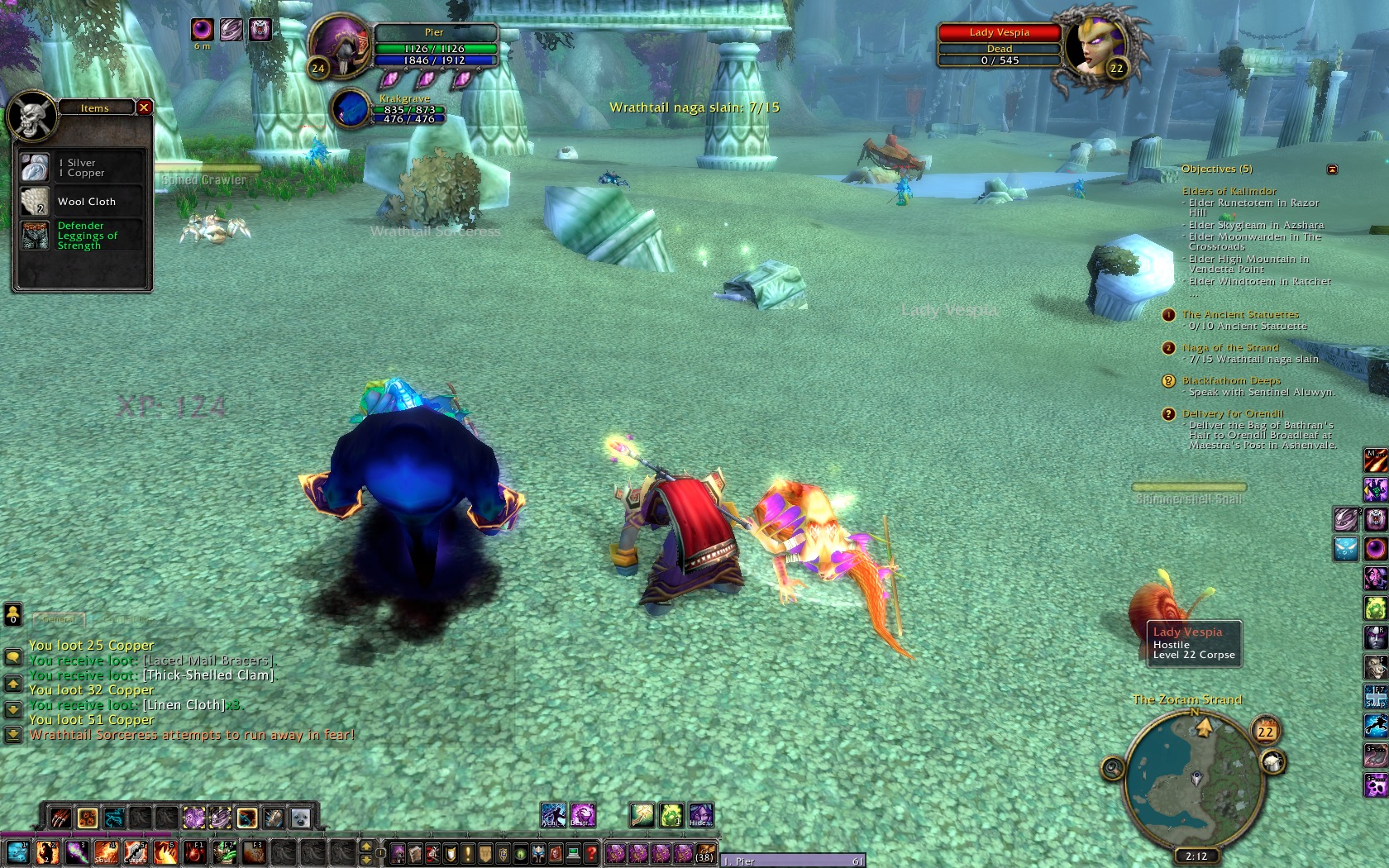
Task: Collapse the Objectives tracker
Action: tap(1332, 169)
